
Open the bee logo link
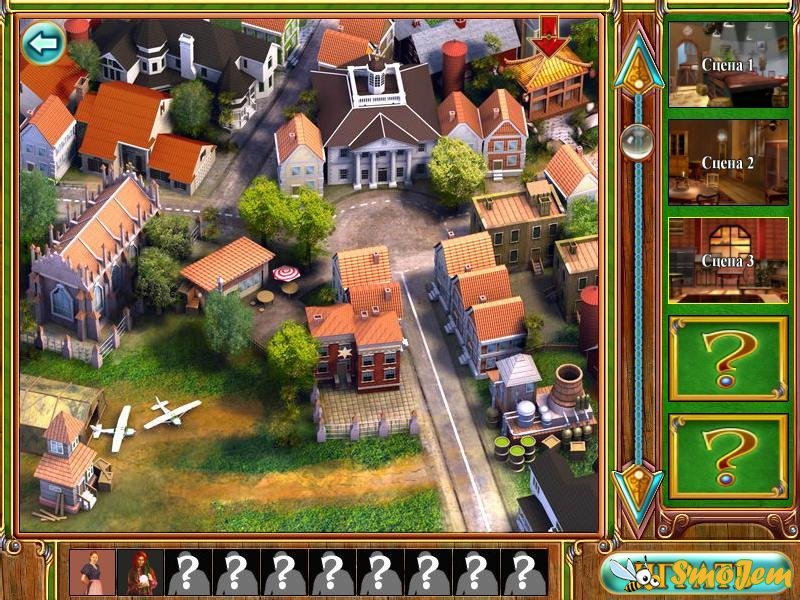point(696,573)
